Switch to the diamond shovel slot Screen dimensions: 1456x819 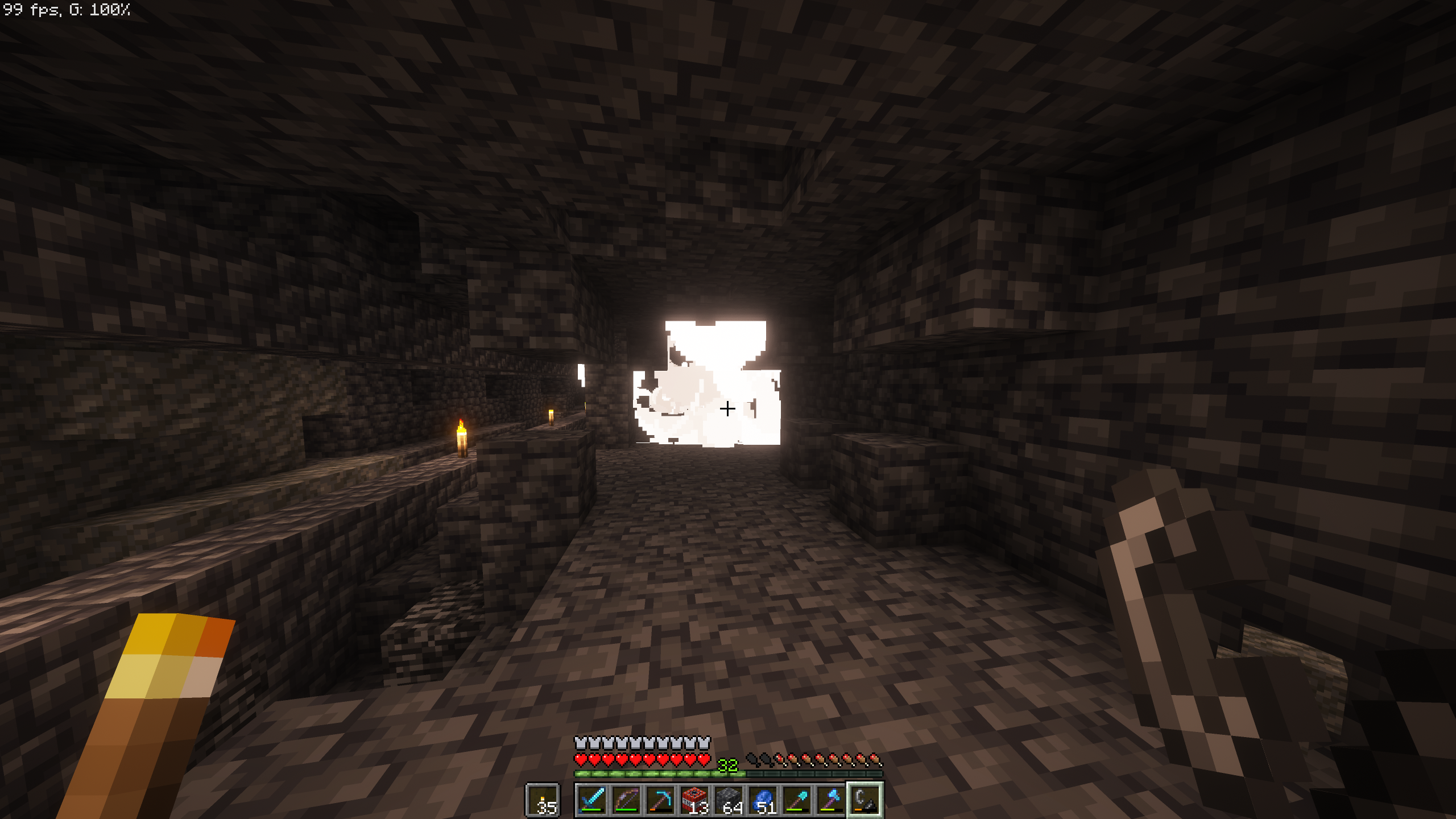click(x=797, y=800)
